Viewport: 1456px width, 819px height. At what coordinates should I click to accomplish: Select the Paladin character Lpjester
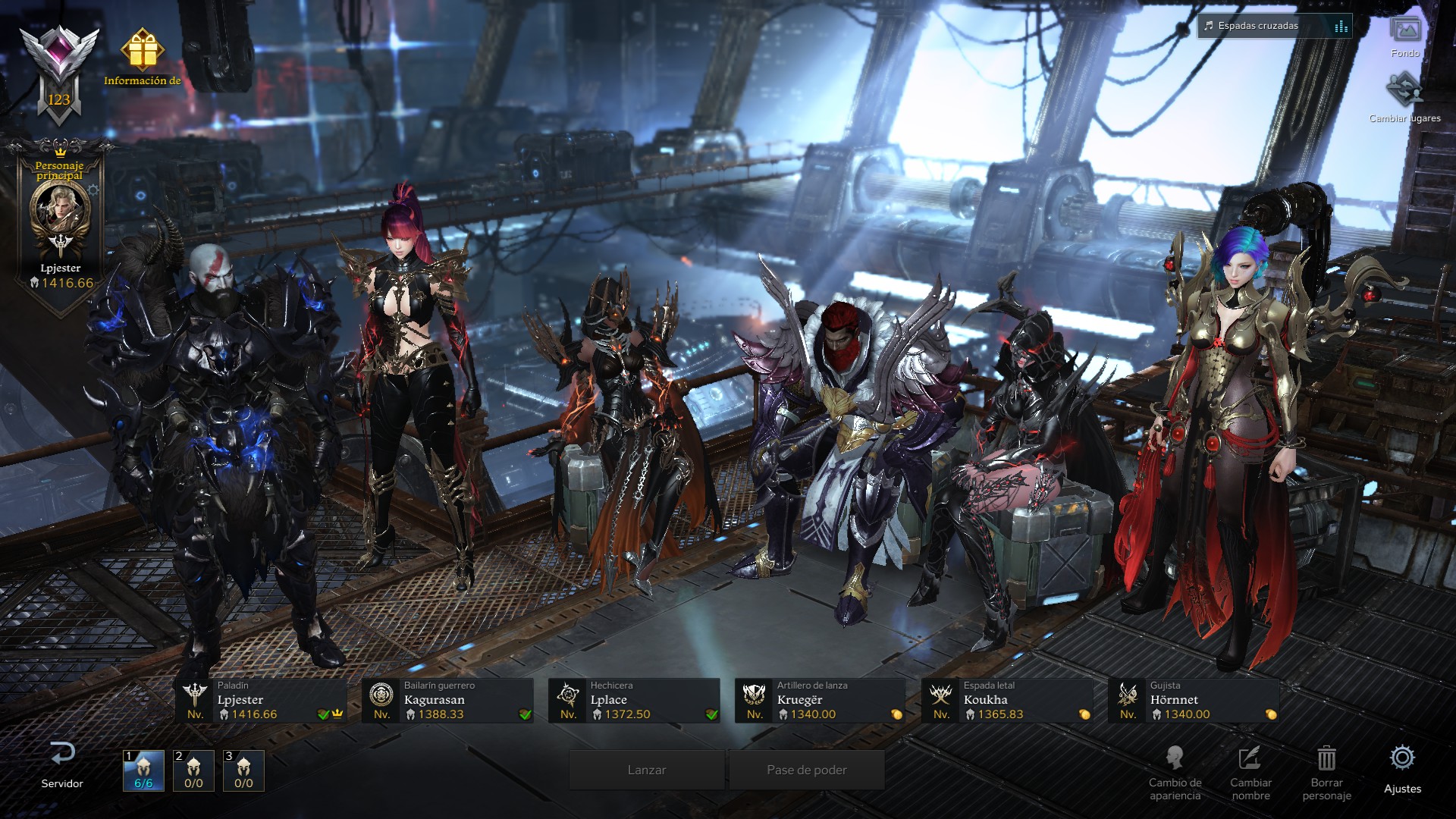[261, 700]
